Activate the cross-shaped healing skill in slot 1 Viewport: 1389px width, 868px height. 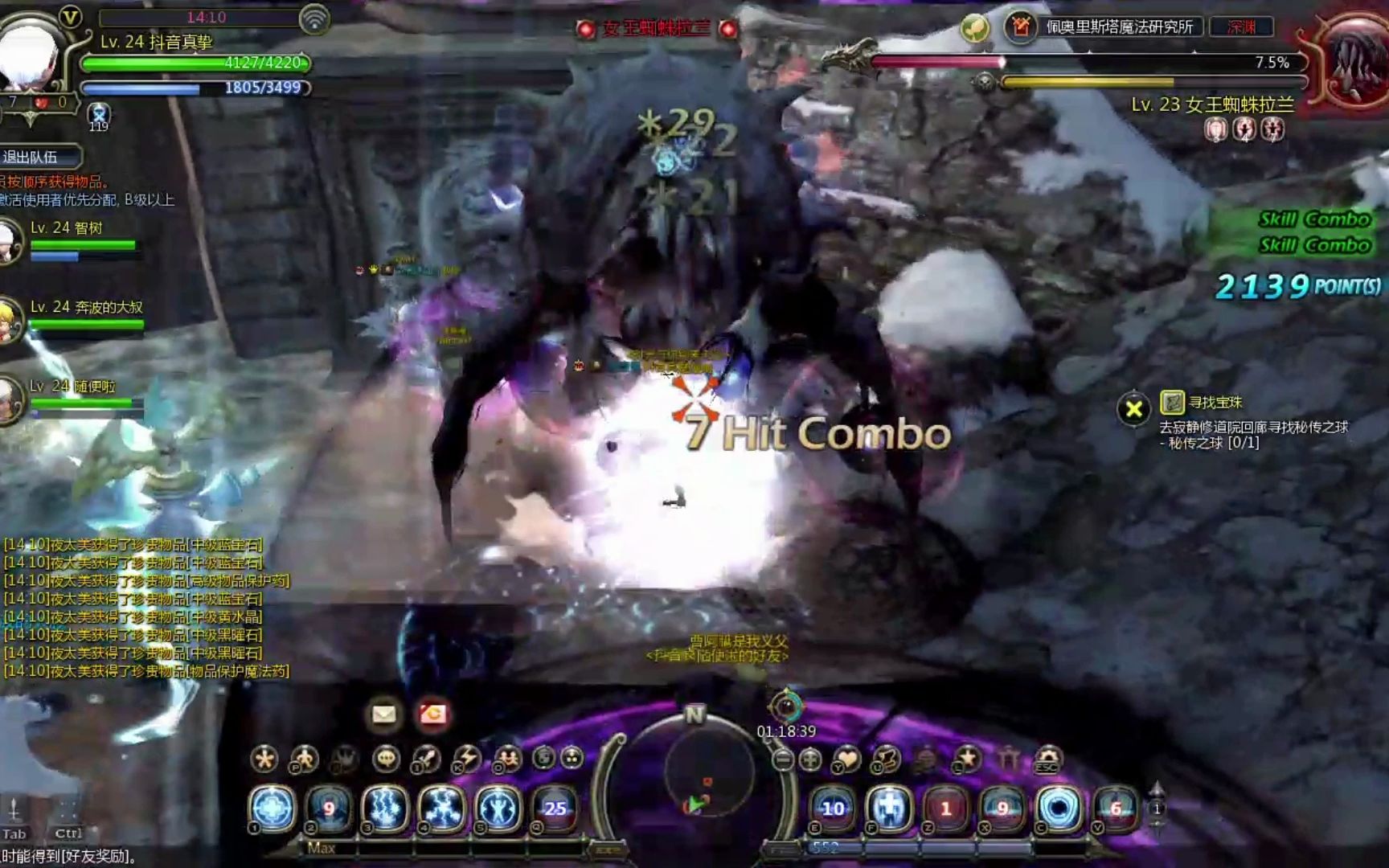coord(272,808)
